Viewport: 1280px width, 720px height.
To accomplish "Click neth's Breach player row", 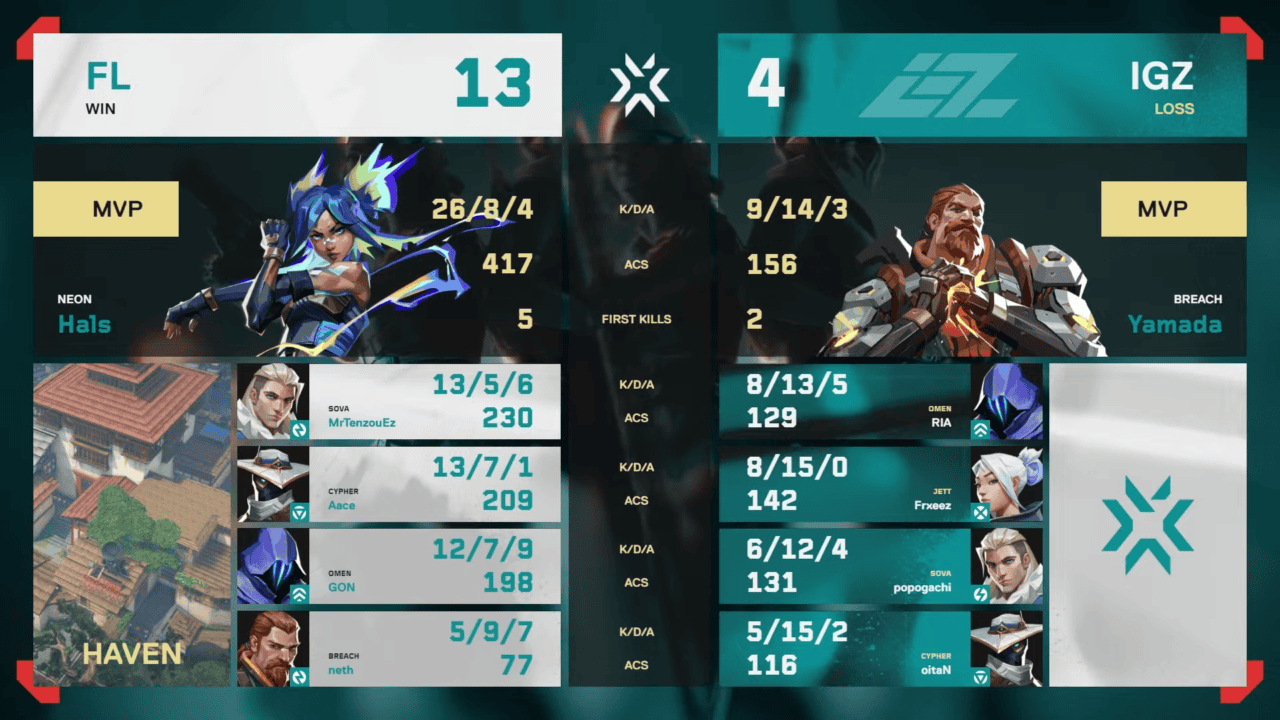I will [398, 649].
